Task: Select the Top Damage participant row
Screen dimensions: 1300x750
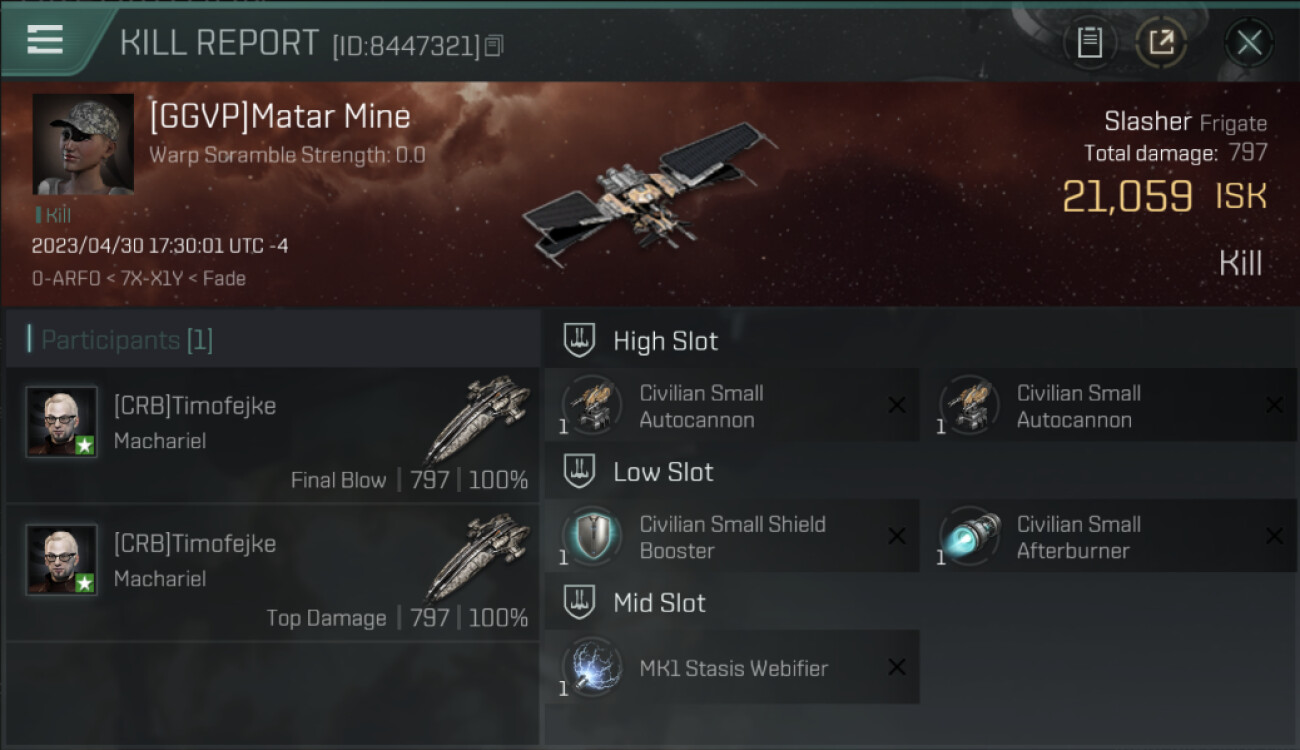Action: point(272,573)
